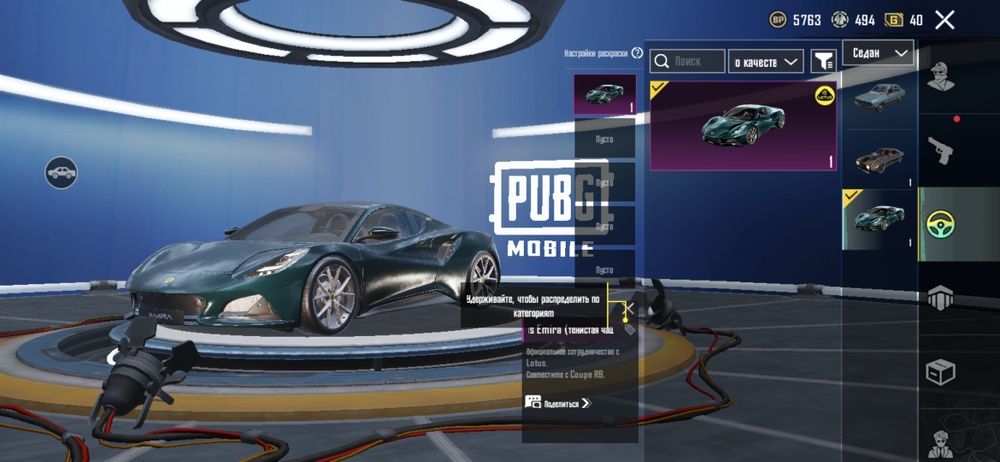Open the suited character tab
This screenshot has height=462, width=1000.
tap(940, 440)
